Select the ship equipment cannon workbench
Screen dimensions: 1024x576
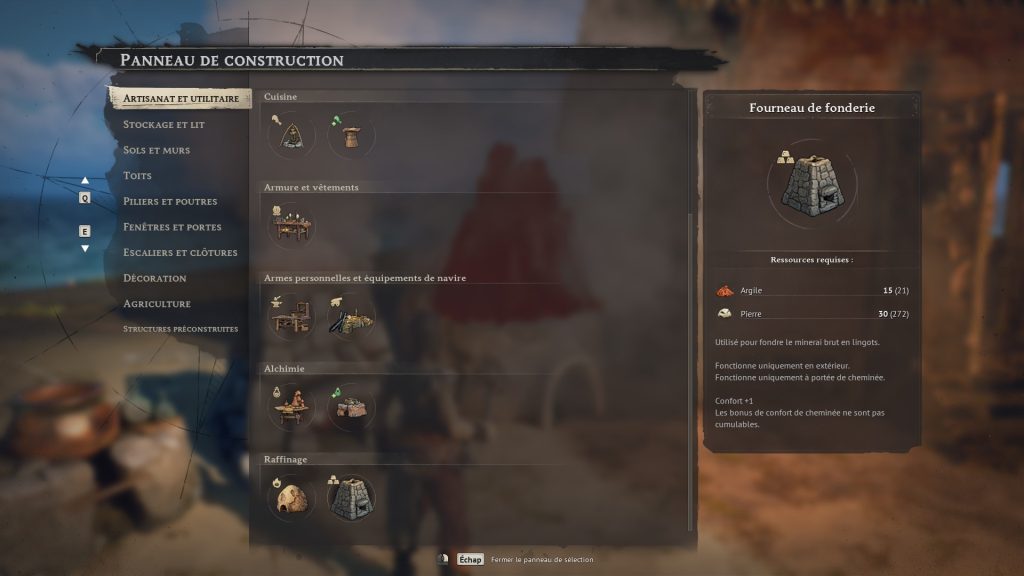coord(351,316)
